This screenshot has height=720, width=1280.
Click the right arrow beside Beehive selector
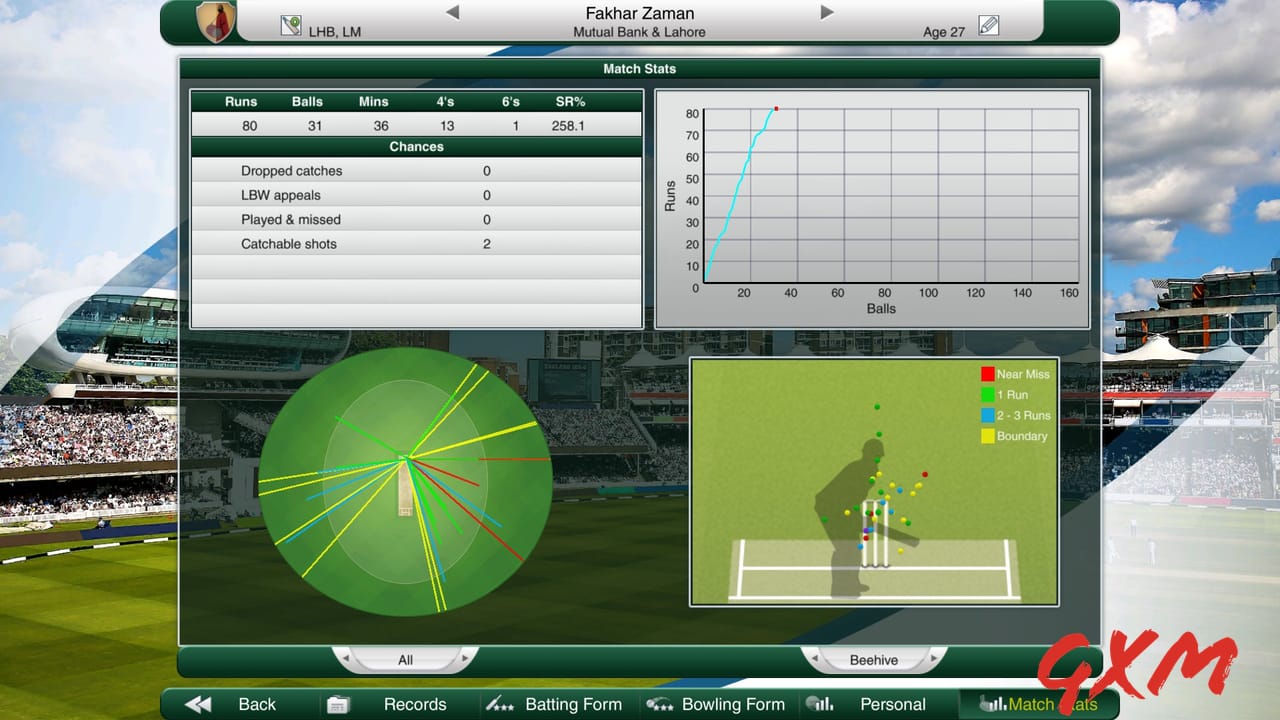point(934,659)
